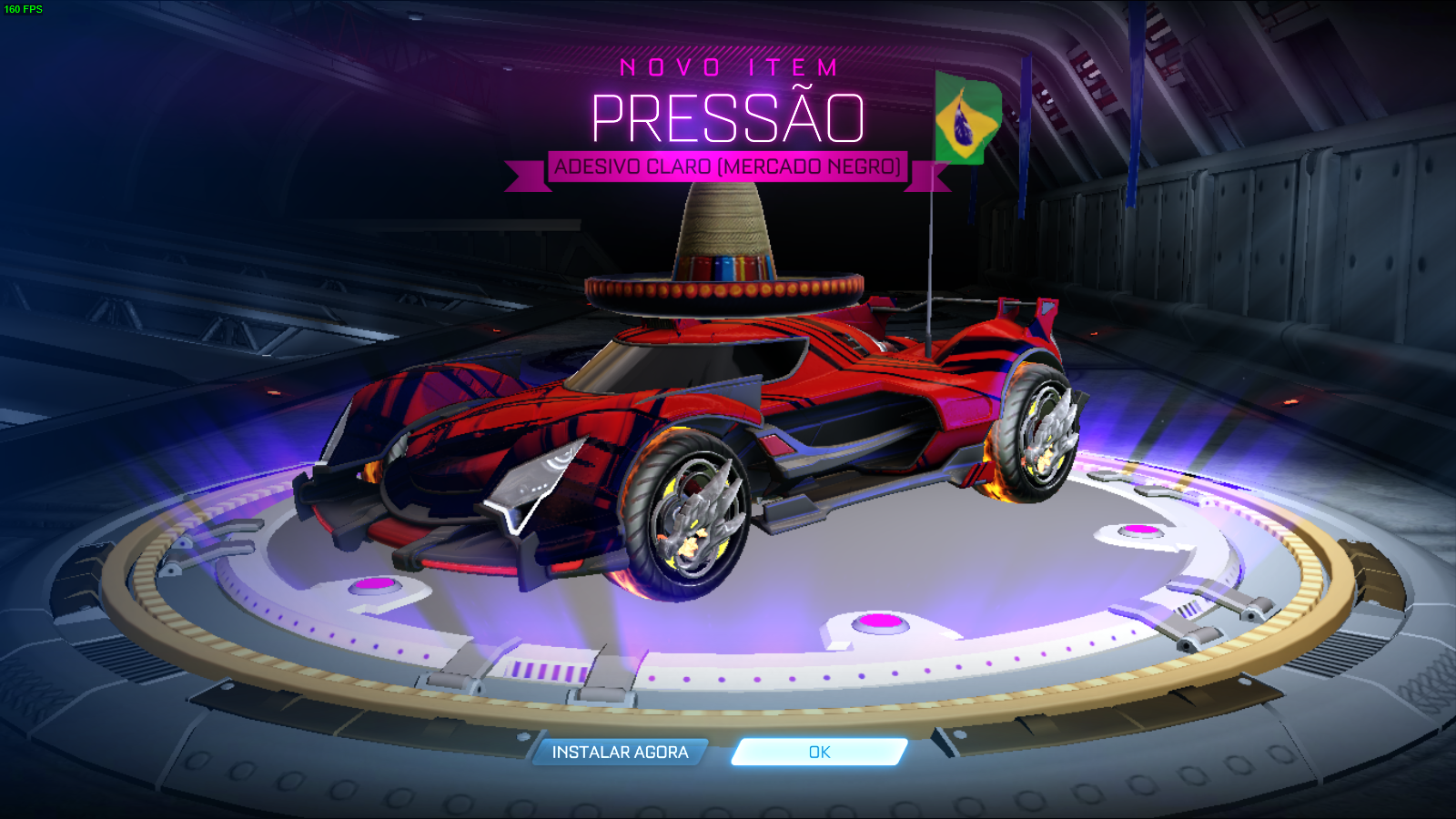Select the ADESIVO CLARO (MERCADO NEGRO) banner
Image resolution: width=1456 pixels, height=819 pixels.
[728, 167]
